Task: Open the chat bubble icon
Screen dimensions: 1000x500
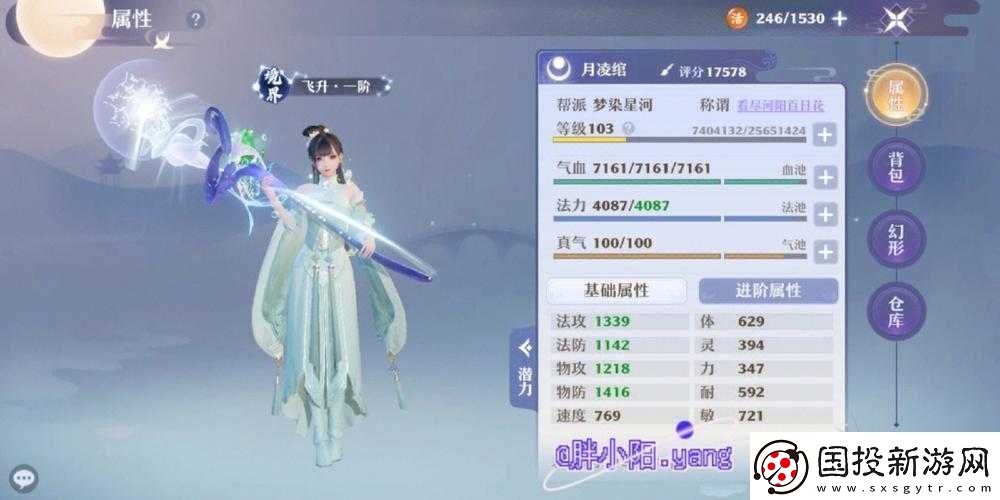Action: click(x=21, y=478)
